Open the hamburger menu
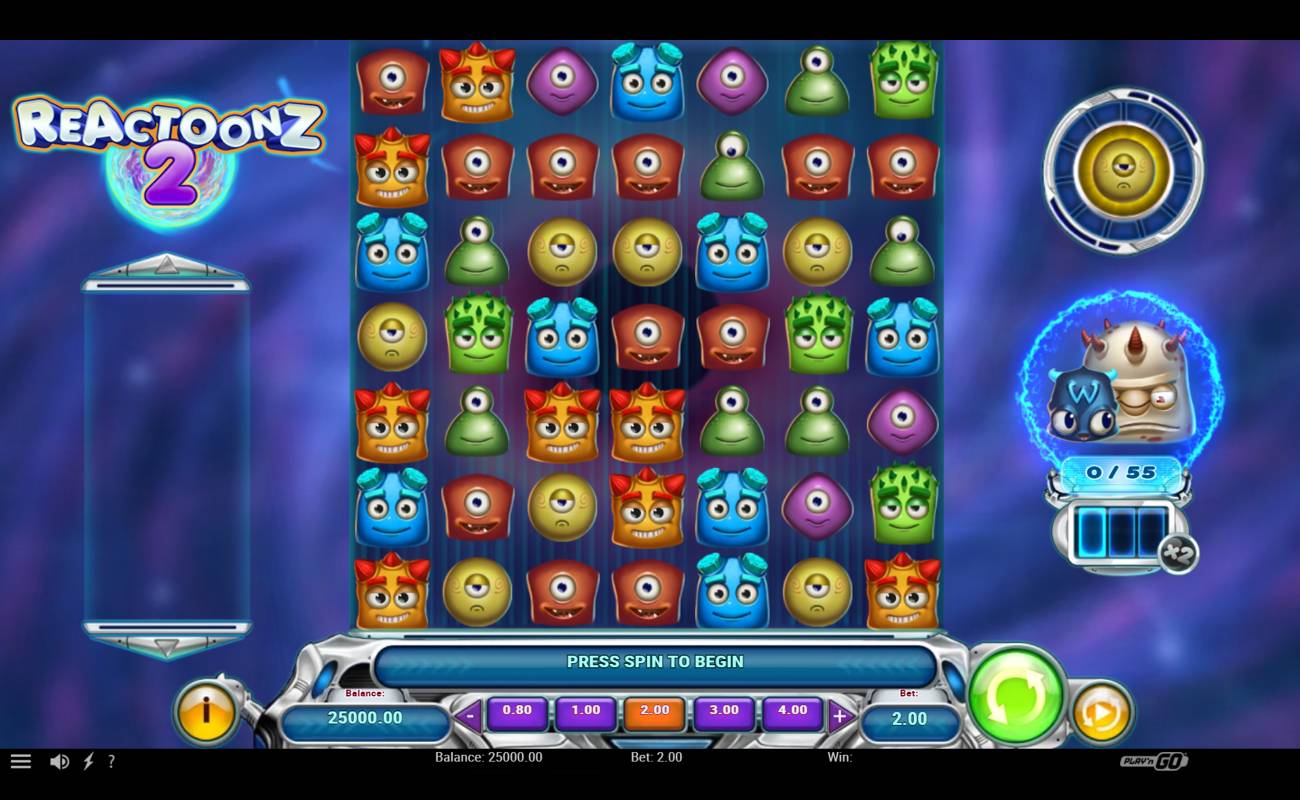The width and height of the screenshot is (1300, 800). [20, 761]
